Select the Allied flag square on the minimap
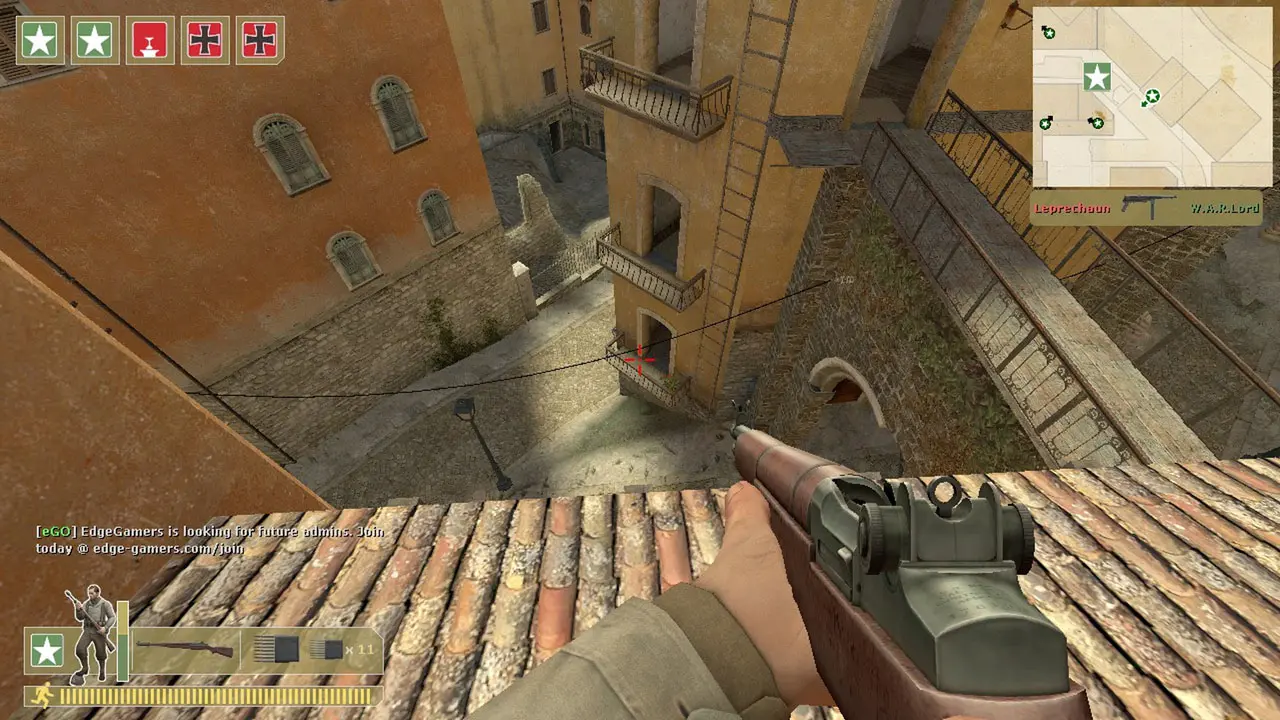The width and height of the screenshot is (1280, 720). [x=1097, y=76]
